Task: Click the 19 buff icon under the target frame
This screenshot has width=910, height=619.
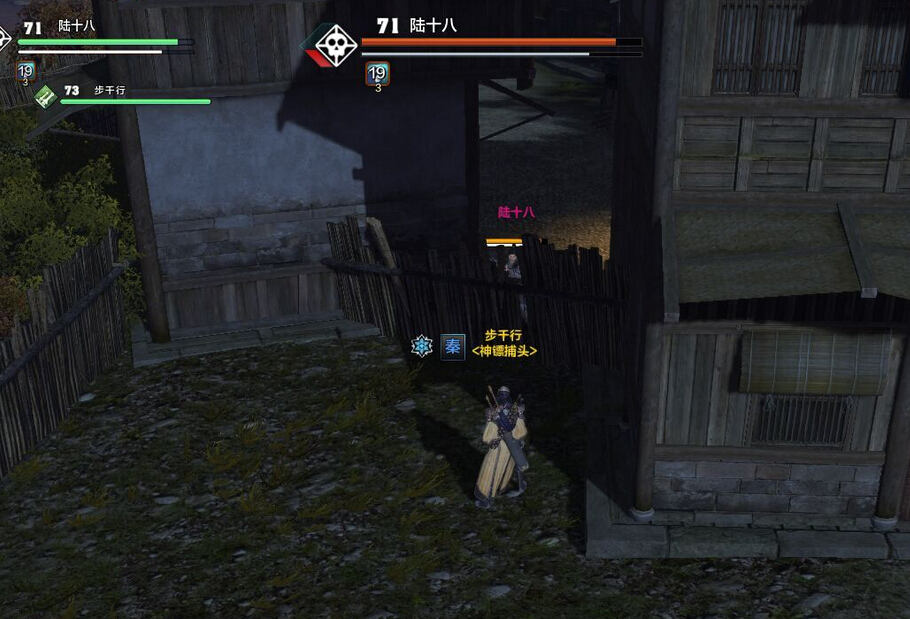Action: [377, 72]
